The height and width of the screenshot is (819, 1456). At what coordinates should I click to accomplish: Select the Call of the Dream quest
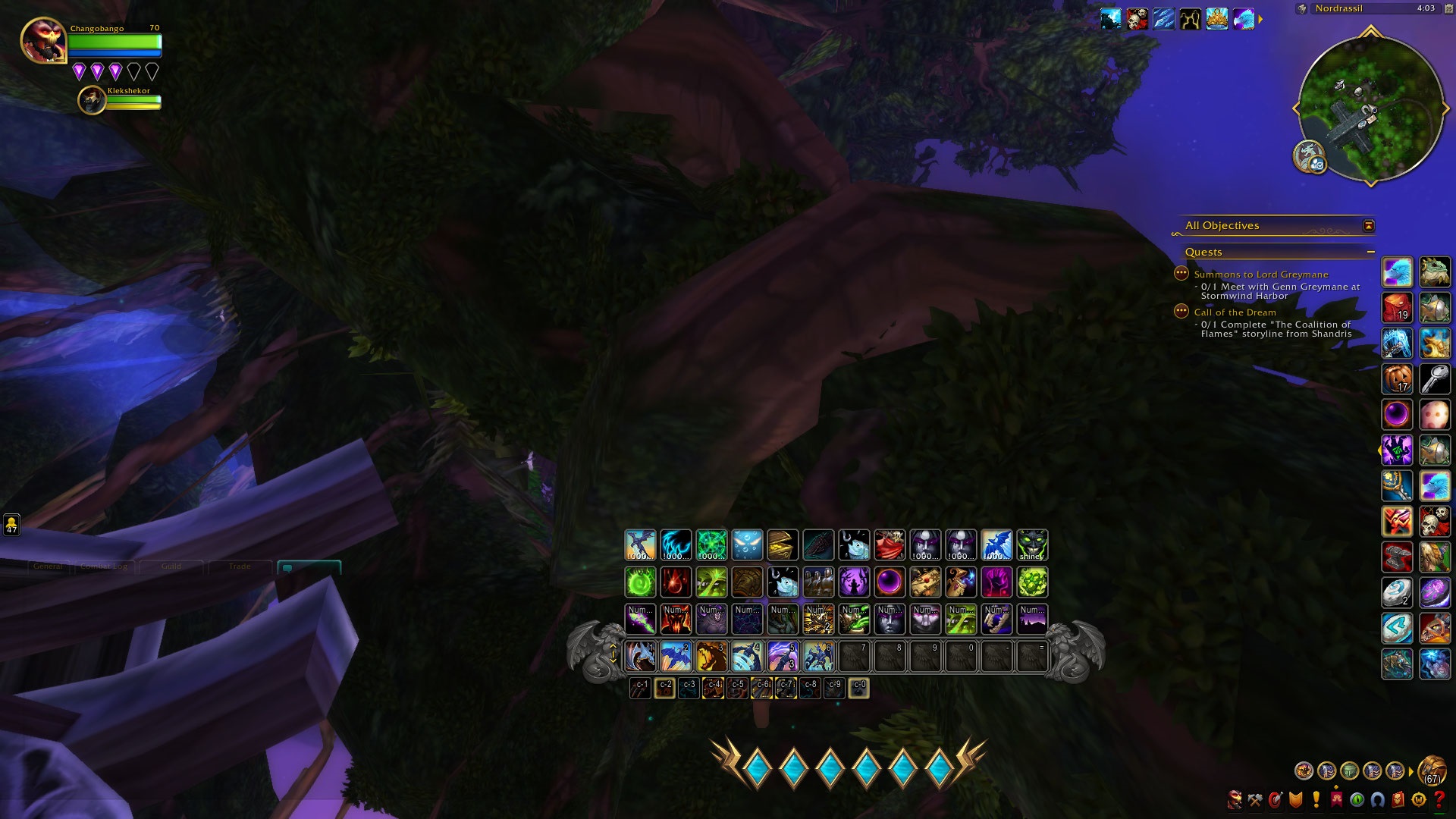(x=1235, y=312)
